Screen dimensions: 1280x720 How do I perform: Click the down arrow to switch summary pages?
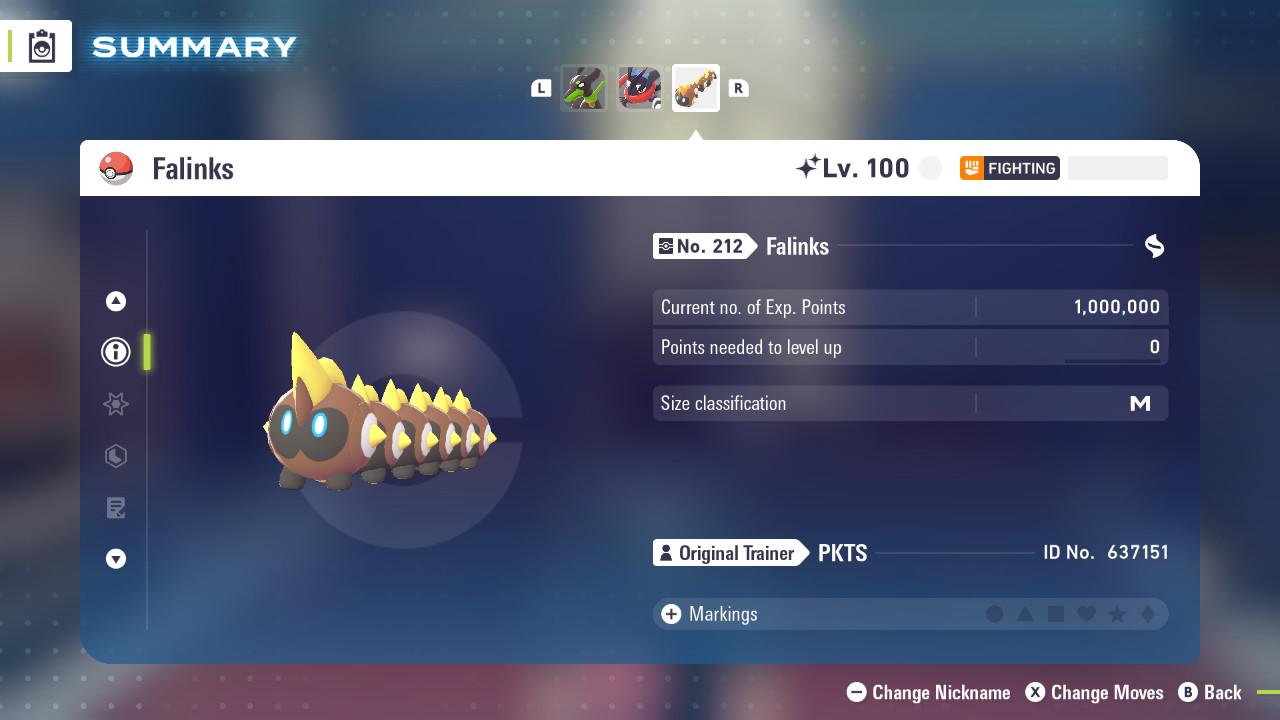click(x=115, y=559)
